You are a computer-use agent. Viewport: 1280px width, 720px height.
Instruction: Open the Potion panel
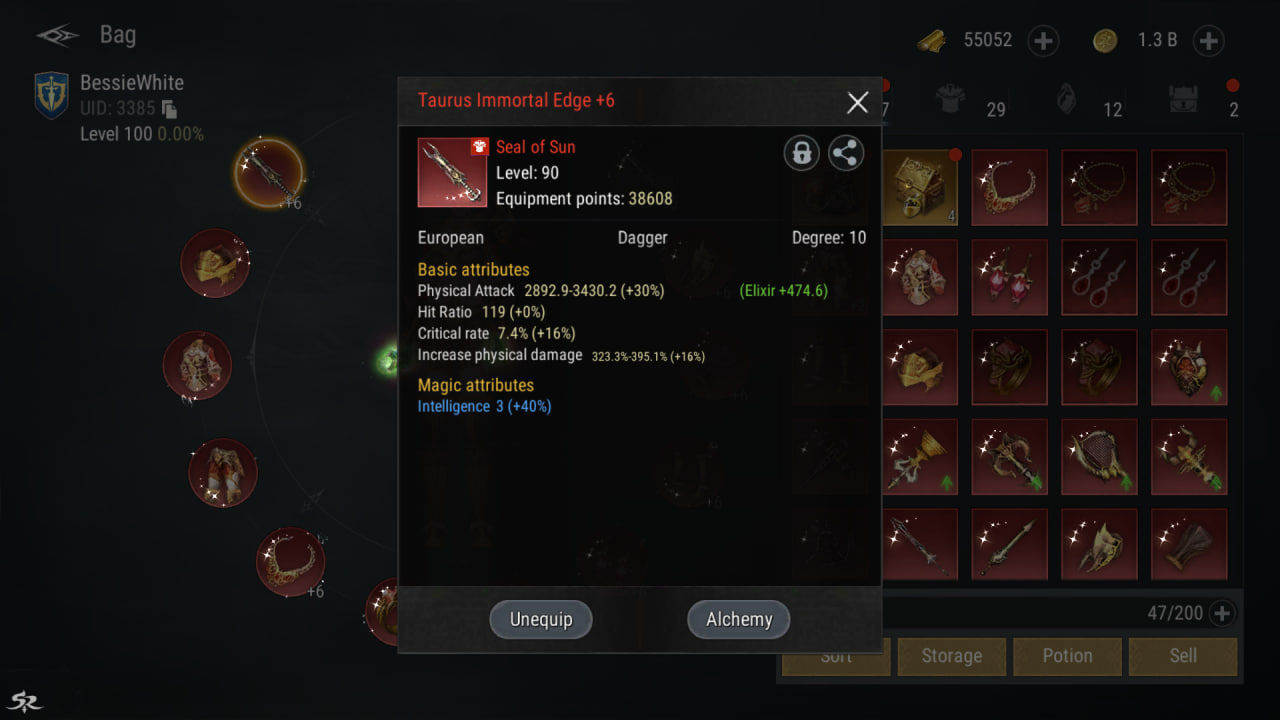point(1067,656)
